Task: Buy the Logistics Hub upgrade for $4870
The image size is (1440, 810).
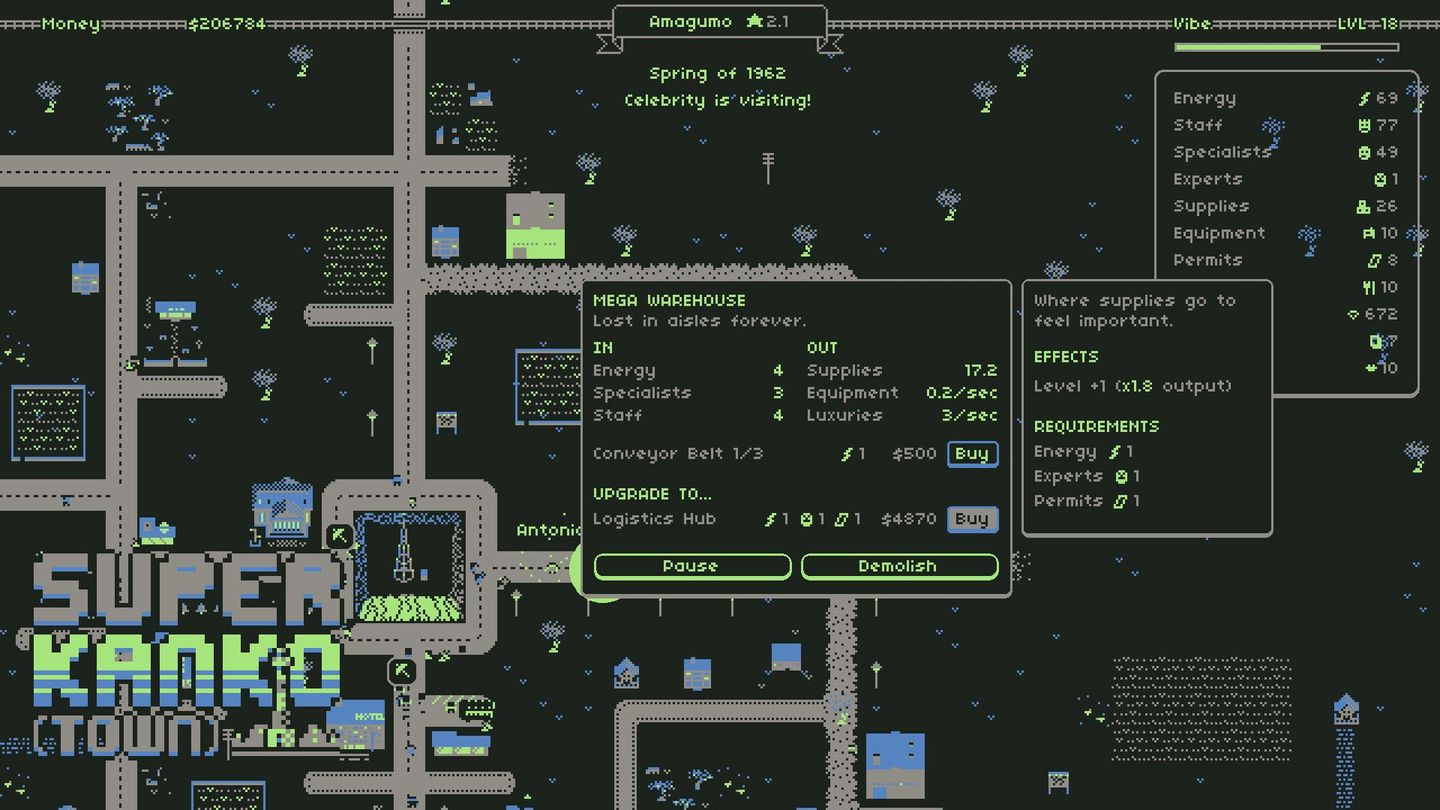Action: pos(970,519)
